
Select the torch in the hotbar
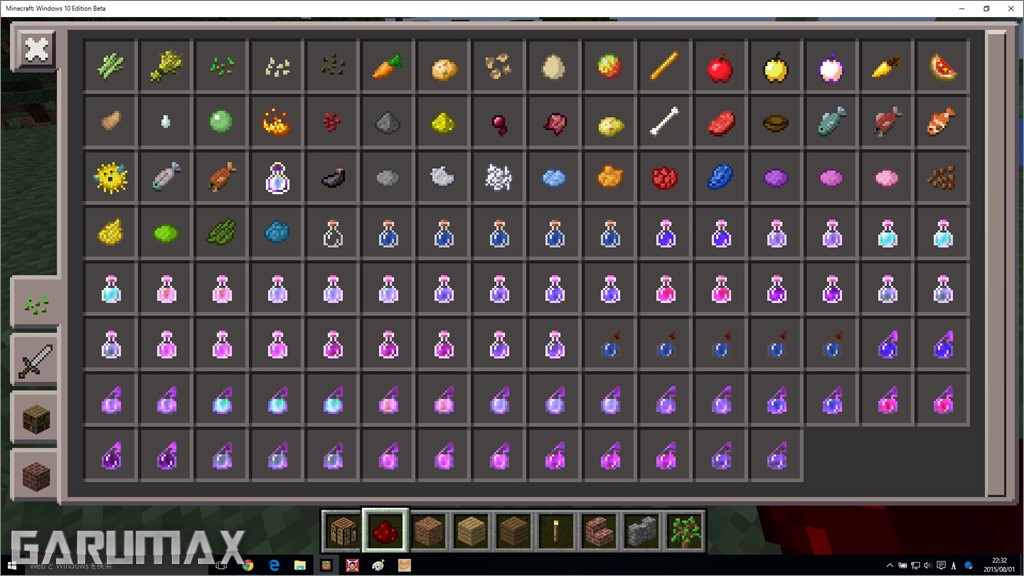point(555,530)
